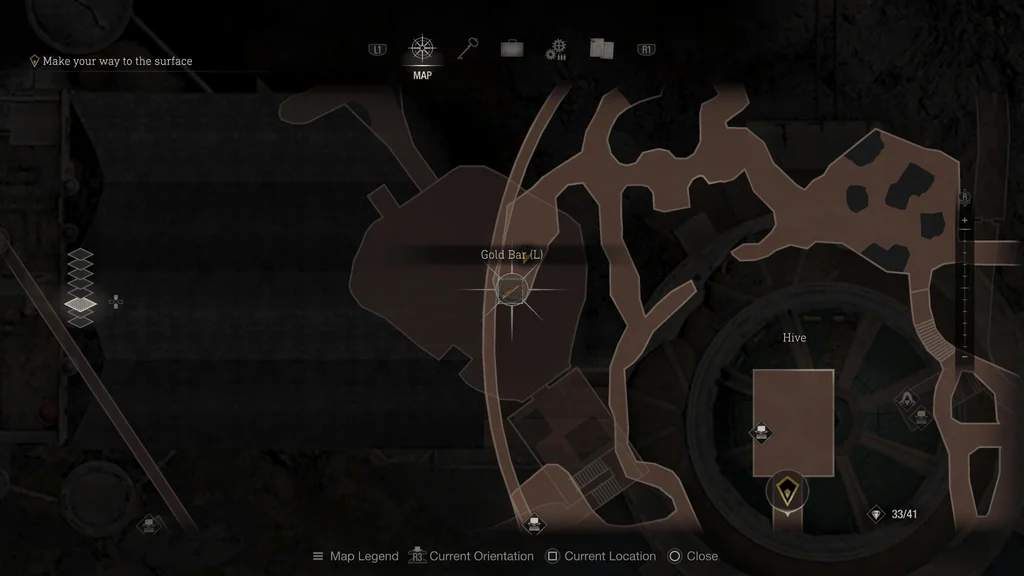Center map on Current Location
Viewport: 1024px width, 576px height.
(x=600, y=556)
